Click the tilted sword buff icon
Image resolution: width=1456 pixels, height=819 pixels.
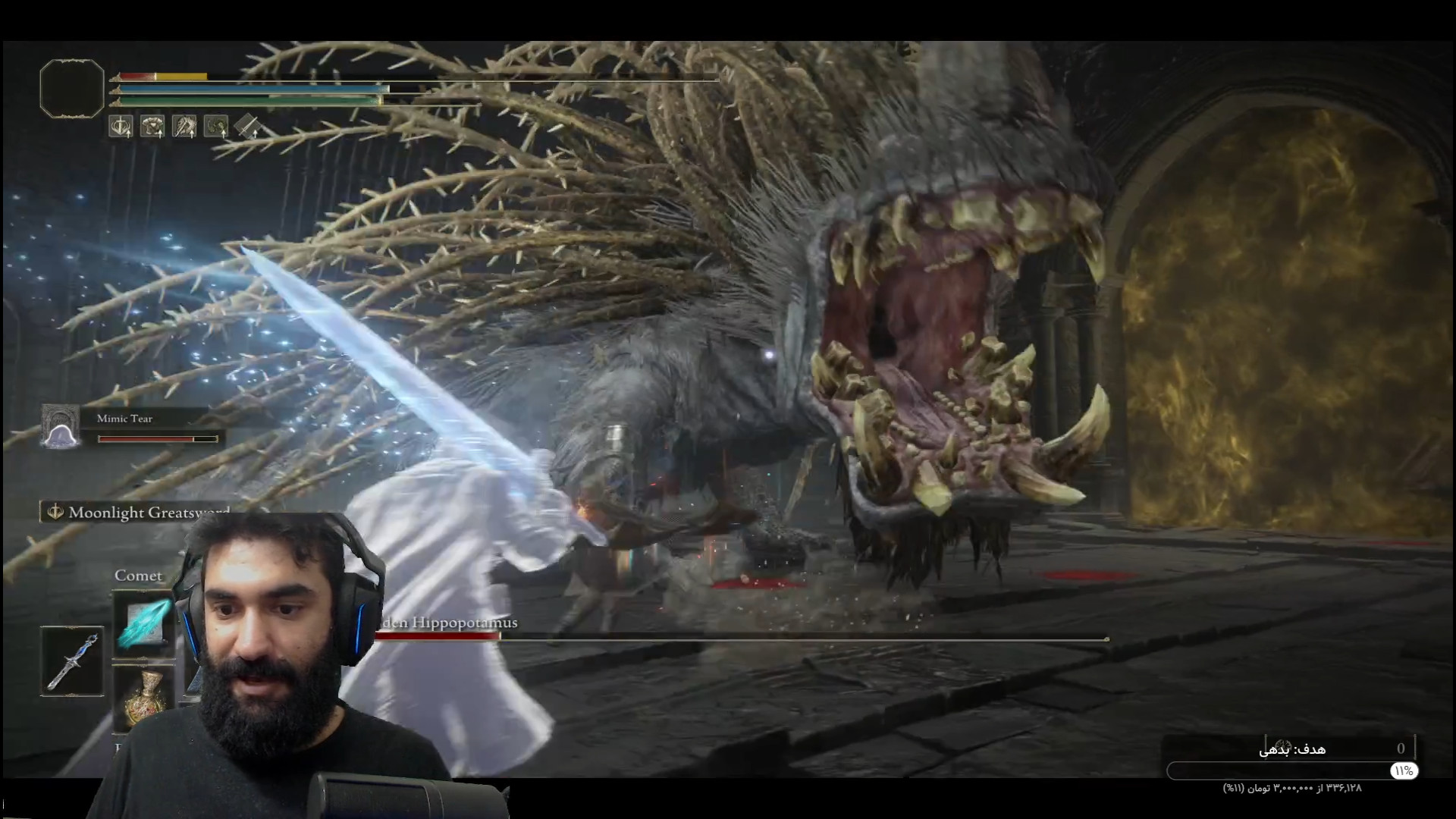pos(247,126)
